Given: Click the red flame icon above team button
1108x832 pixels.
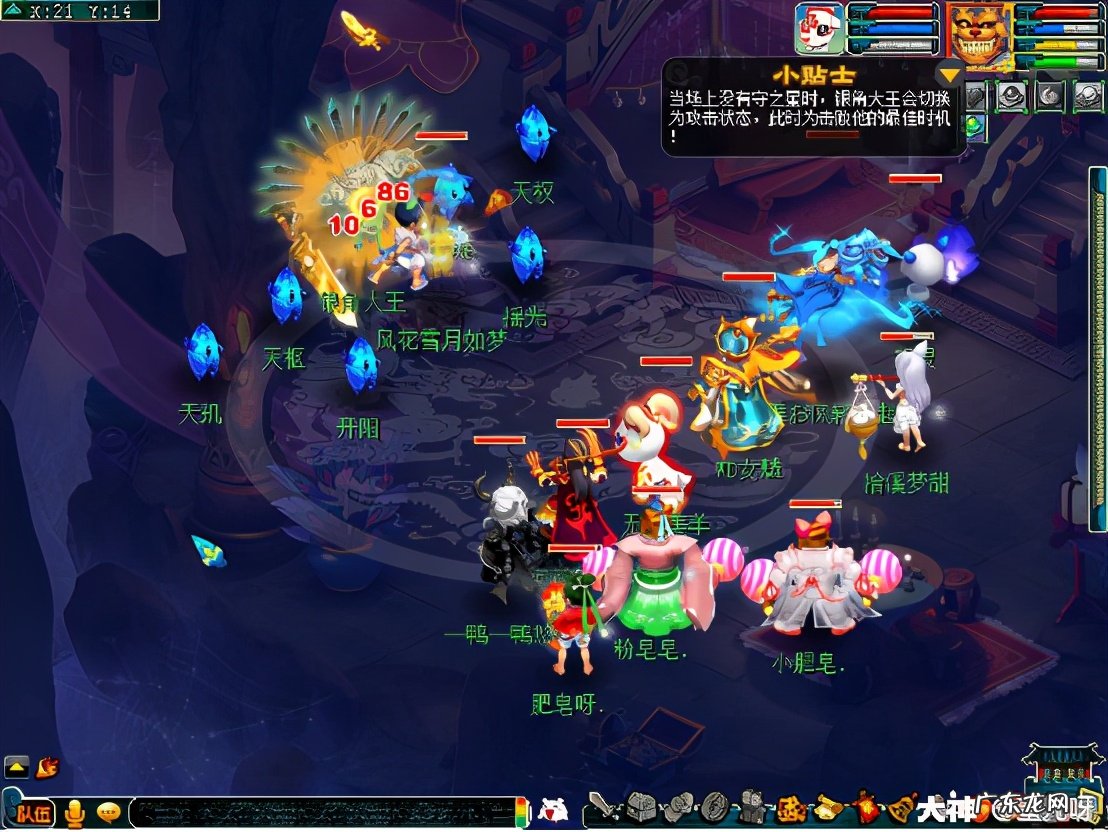Looking at the screenshot, I should pos(47,767).
